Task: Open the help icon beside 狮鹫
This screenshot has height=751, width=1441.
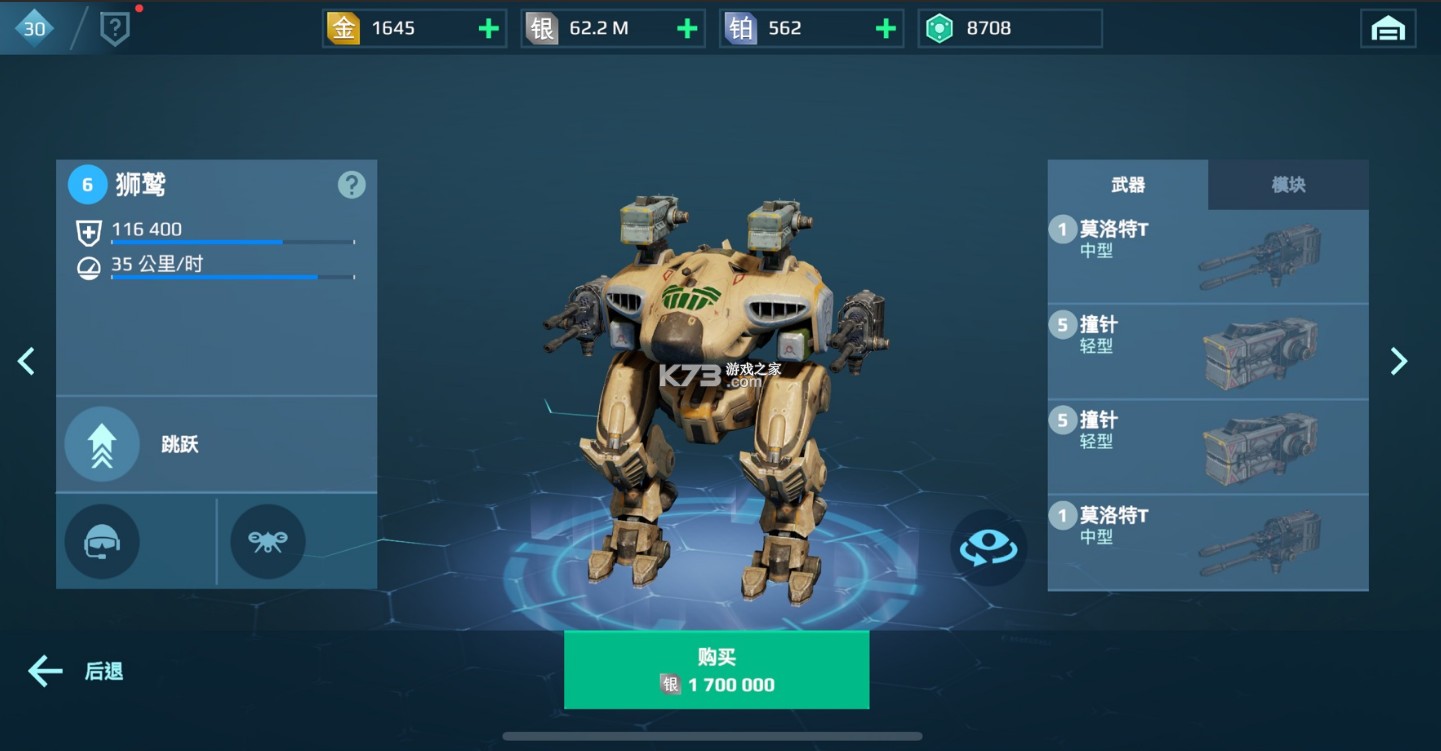Action: click(351, 185)
